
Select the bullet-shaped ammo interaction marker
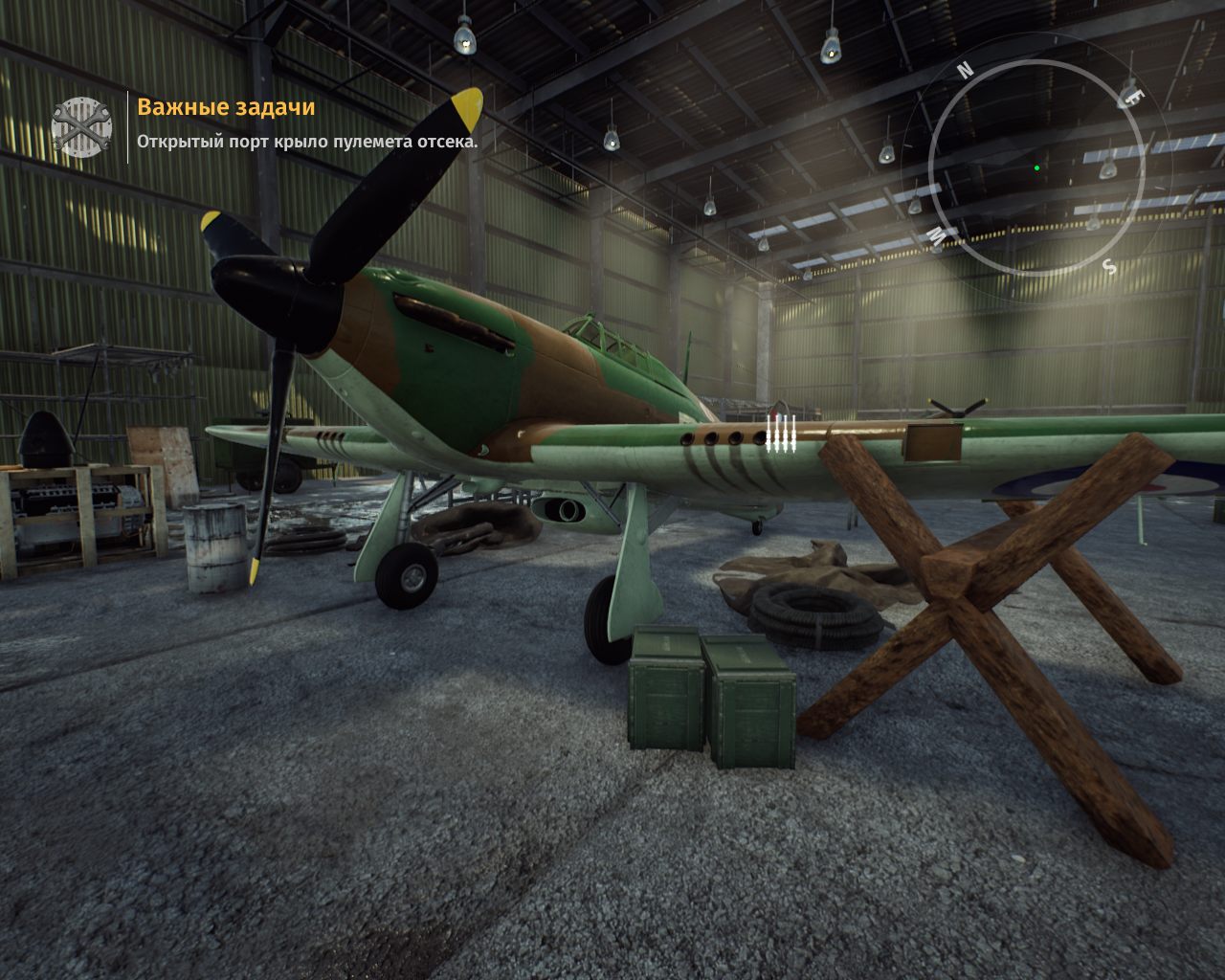[781, 433]
